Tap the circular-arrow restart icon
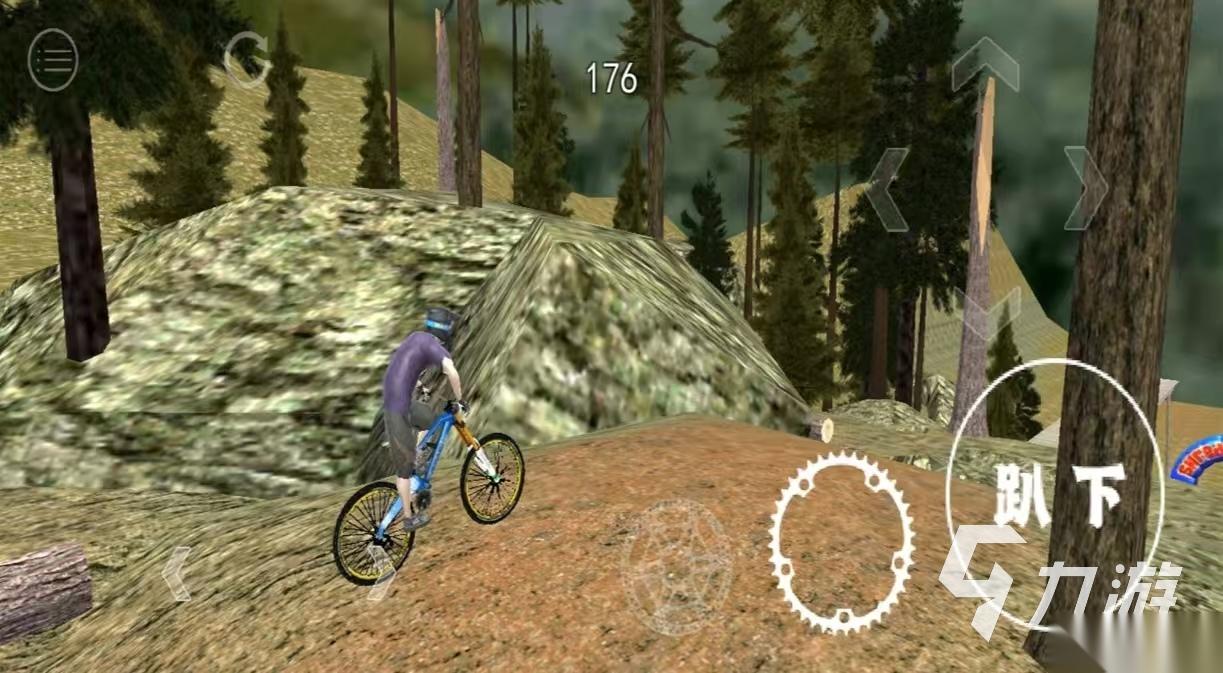Viewport: 1223px width, 673px height. (x=246, y=59)
